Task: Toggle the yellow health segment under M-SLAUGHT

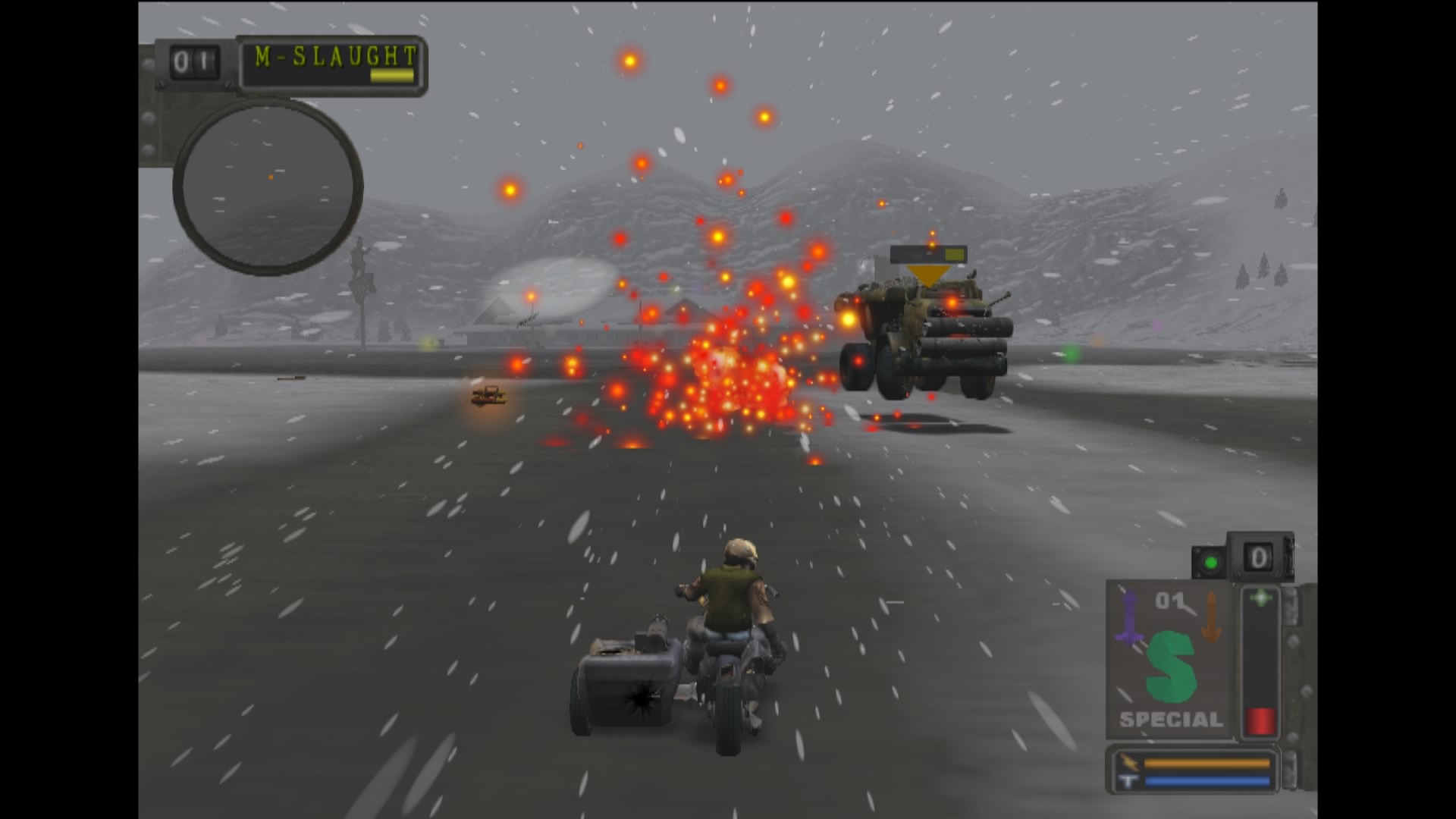Action: click(392, 74)
